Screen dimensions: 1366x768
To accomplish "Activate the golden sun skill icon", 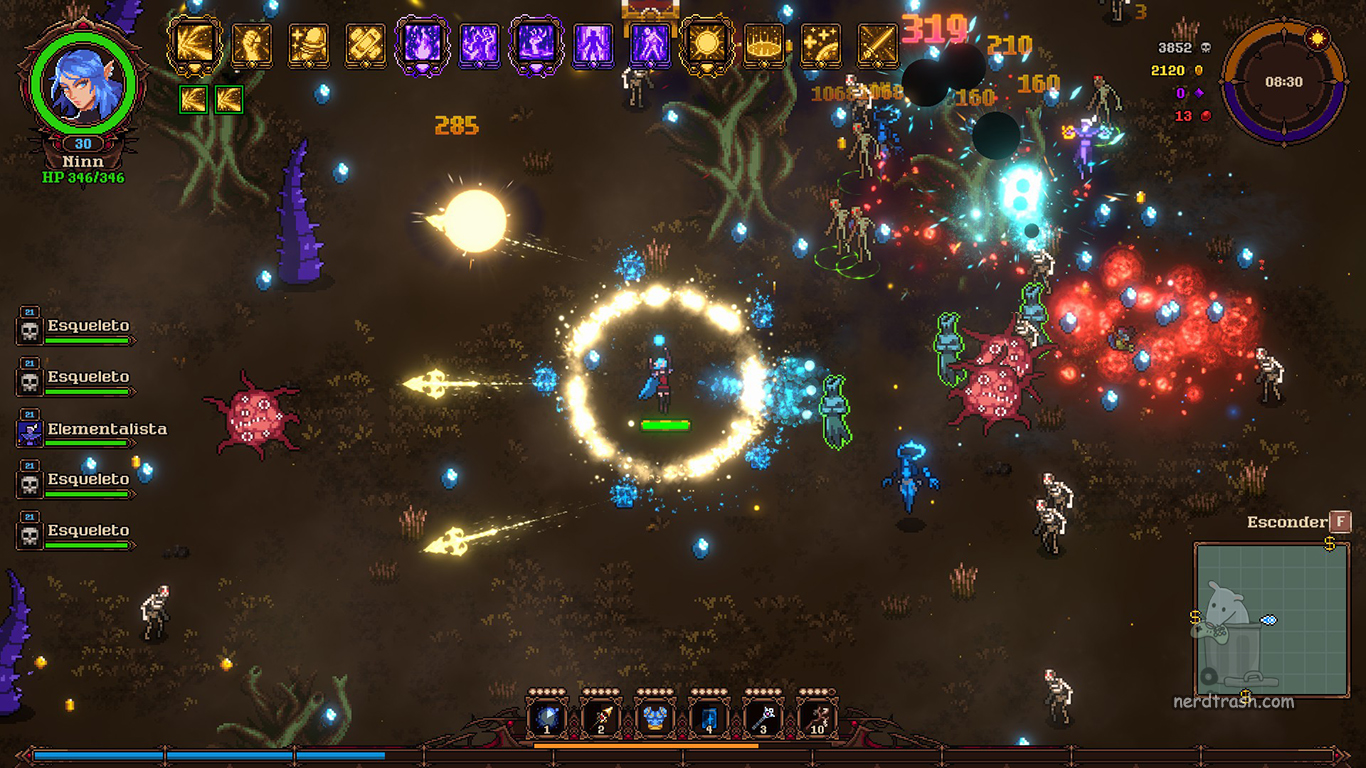I will (x=707, y=45).
